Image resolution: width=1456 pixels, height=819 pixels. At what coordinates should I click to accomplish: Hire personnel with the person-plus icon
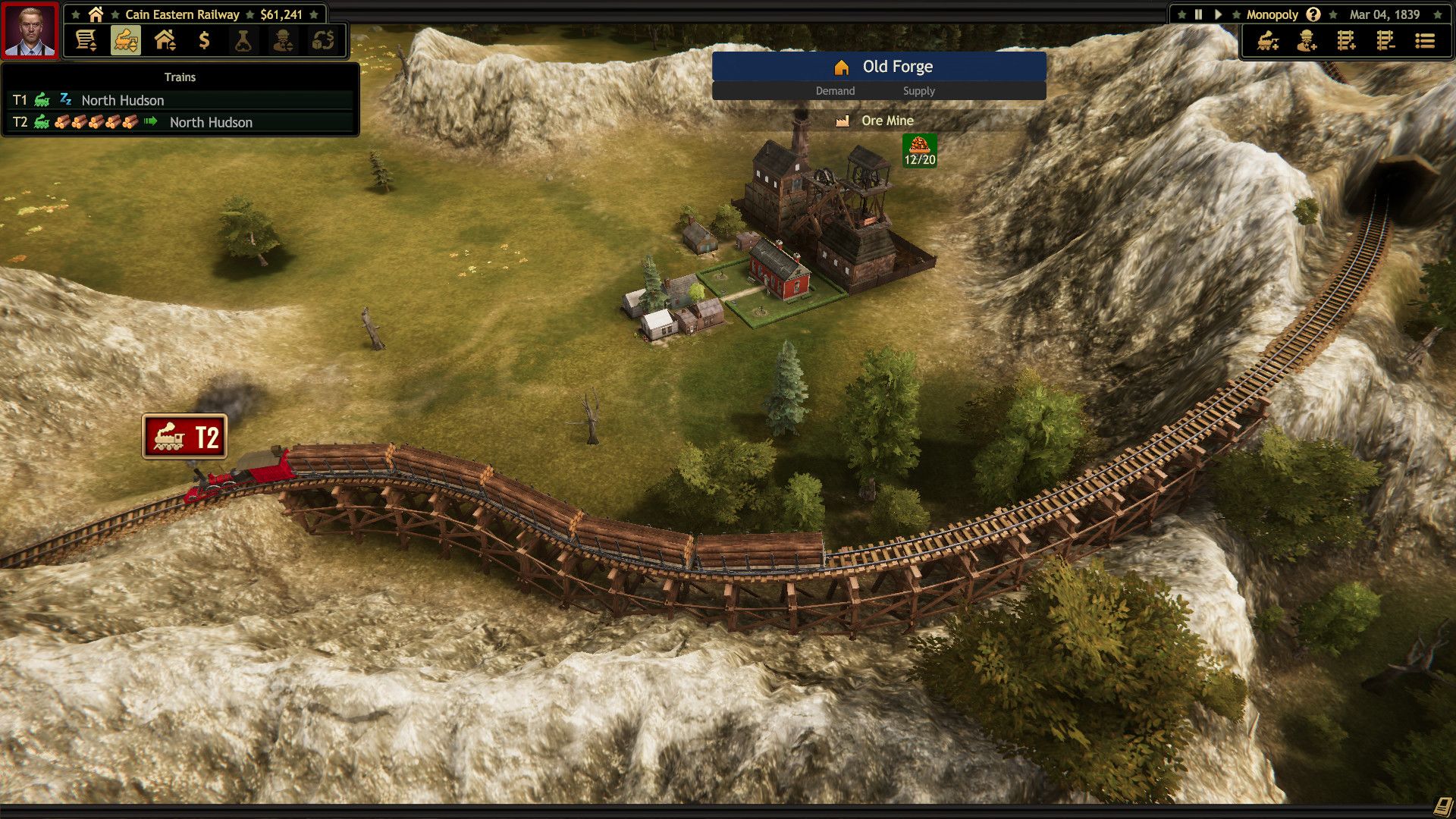(1307, 41)
